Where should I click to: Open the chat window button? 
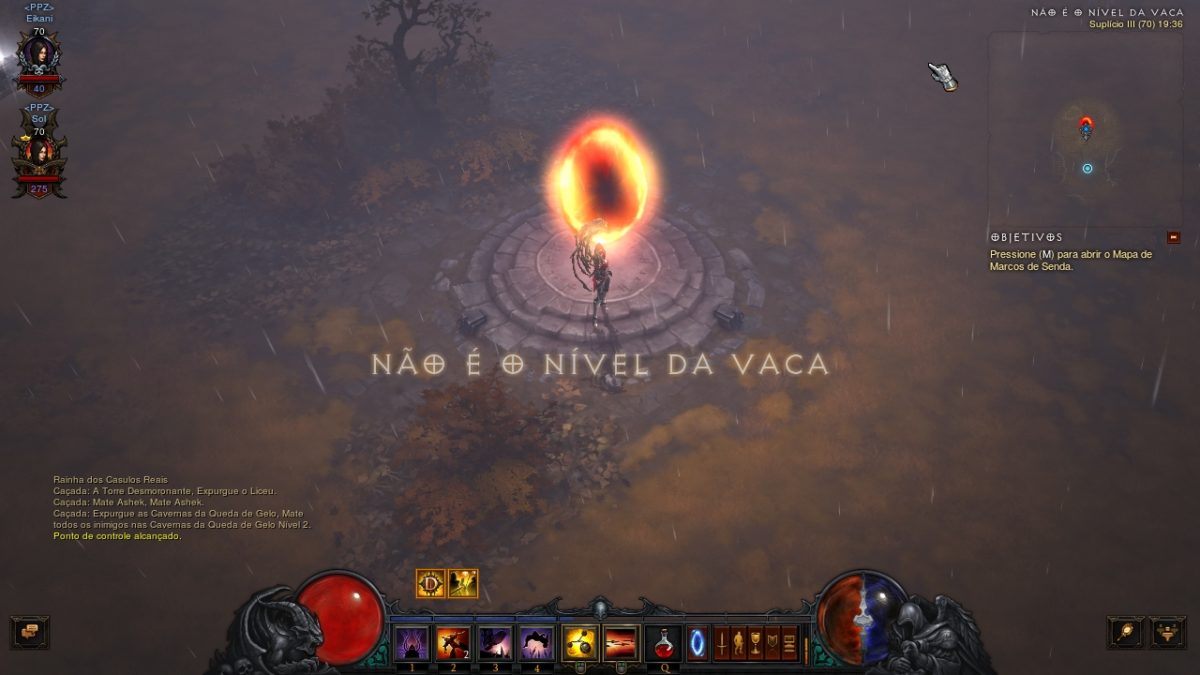30,631
